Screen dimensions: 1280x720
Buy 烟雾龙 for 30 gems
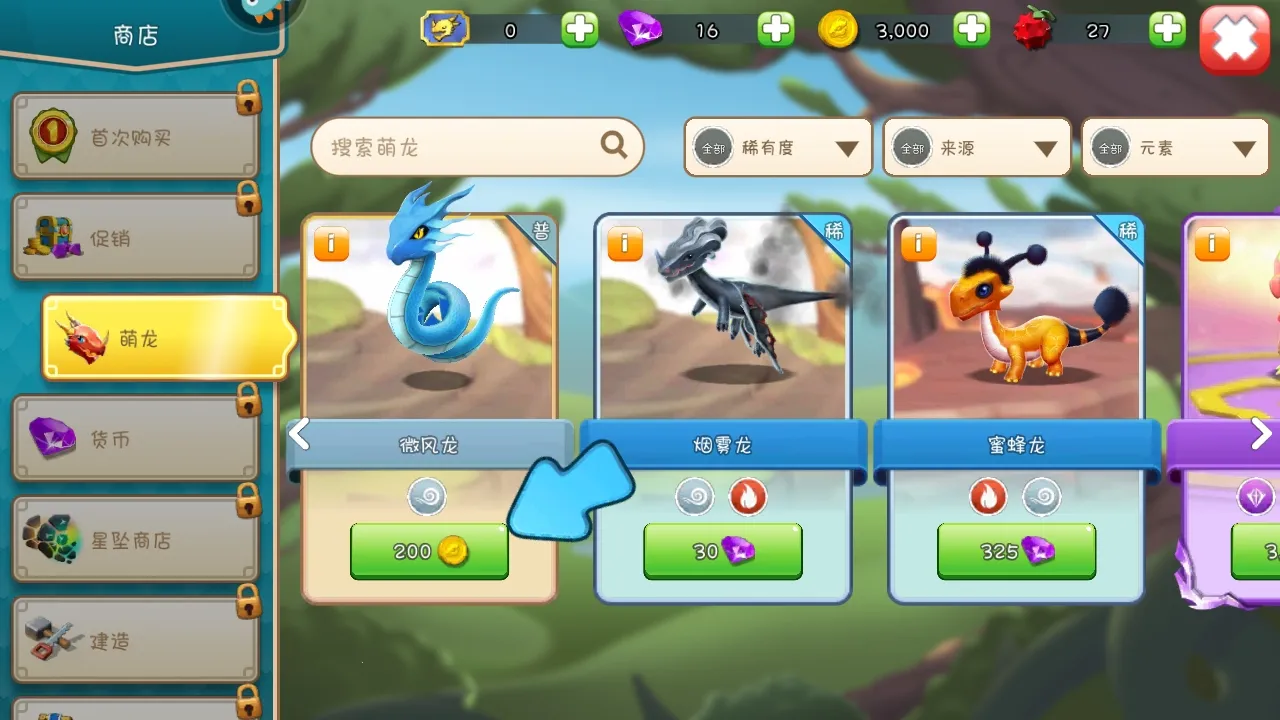coord(721,551)
